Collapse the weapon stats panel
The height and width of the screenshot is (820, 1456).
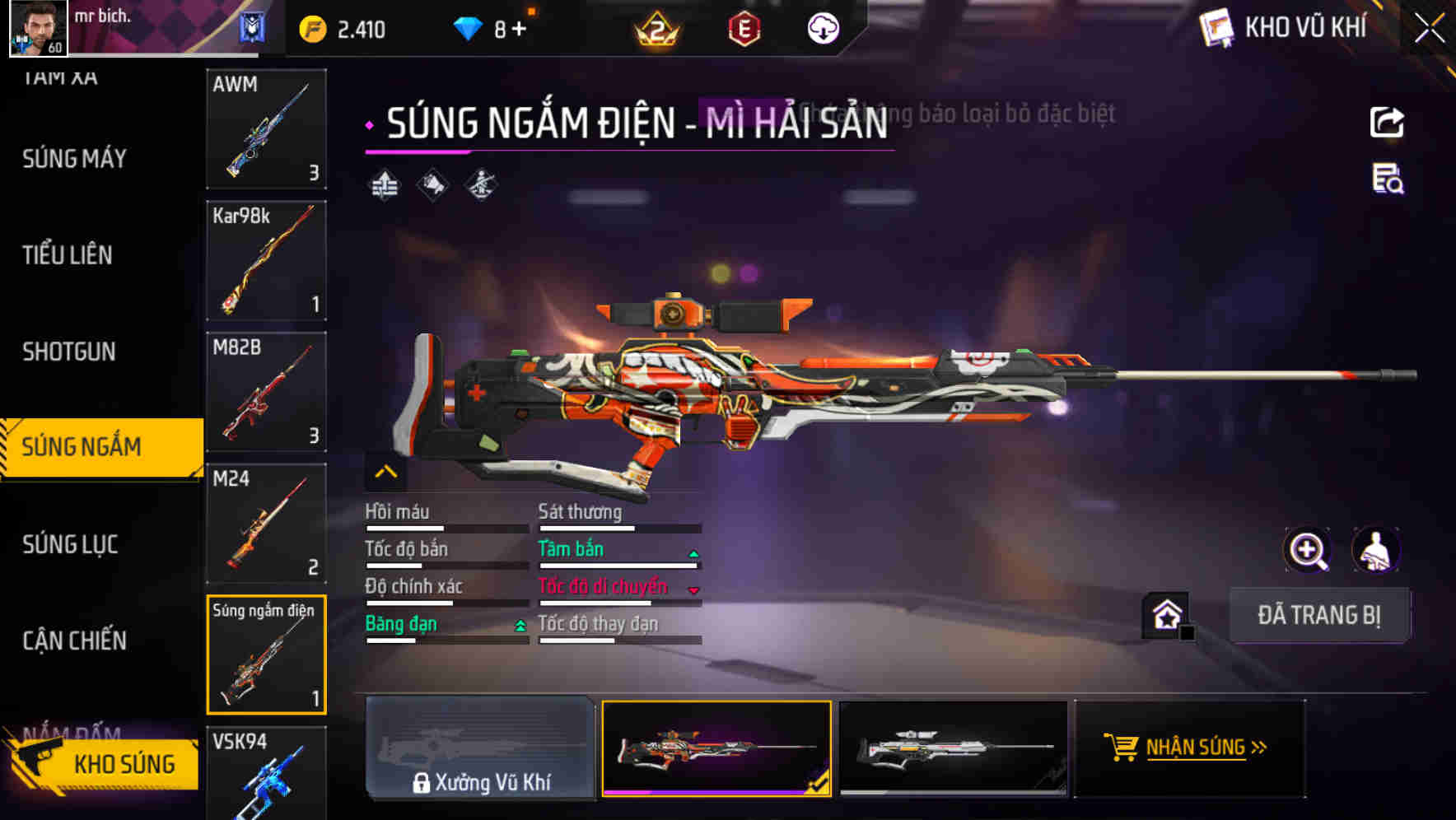pos(385,473)
